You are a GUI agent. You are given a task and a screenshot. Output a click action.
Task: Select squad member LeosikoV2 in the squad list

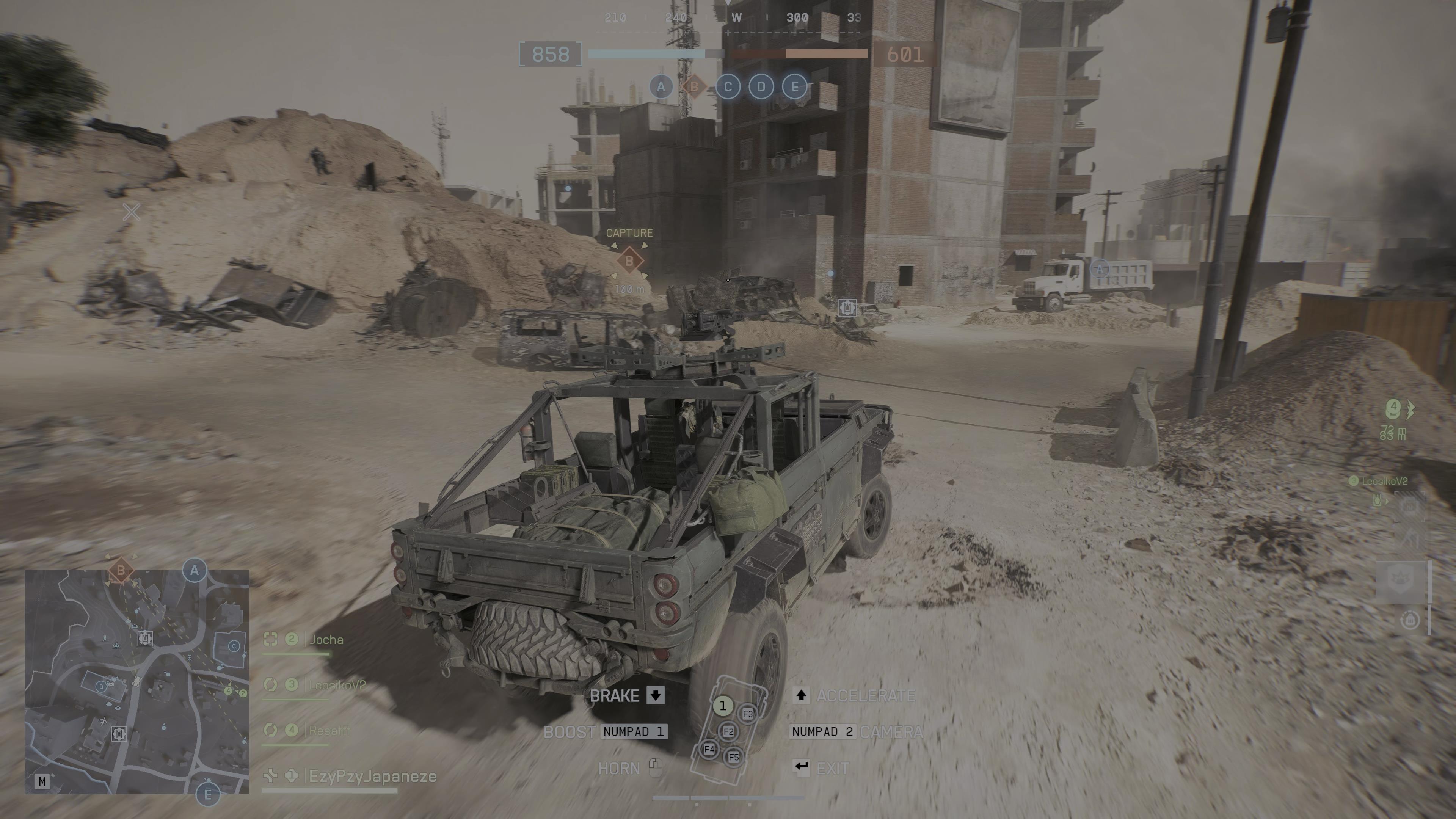[x=337, y=685]
